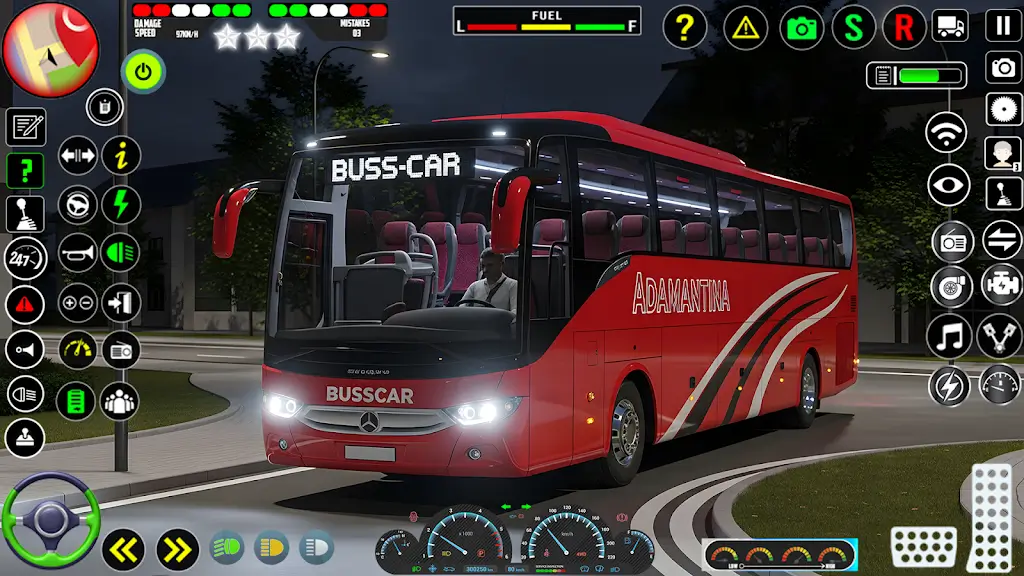Toggle the hazard warning triangle
This screenshot has height=576, width=1024.
pos(744,27)
